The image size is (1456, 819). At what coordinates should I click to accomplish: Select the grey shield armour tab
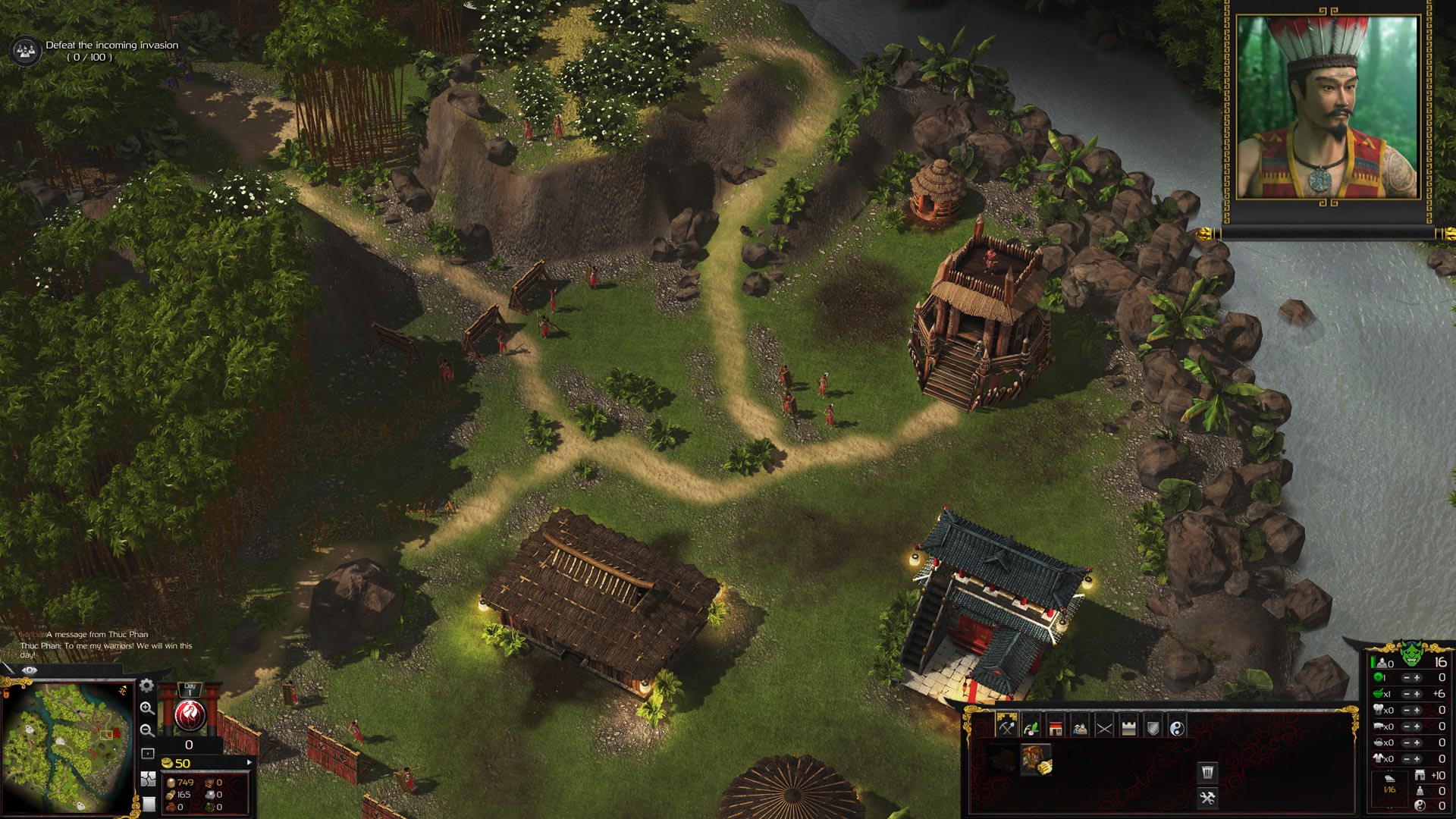(x=1153, y=728)
